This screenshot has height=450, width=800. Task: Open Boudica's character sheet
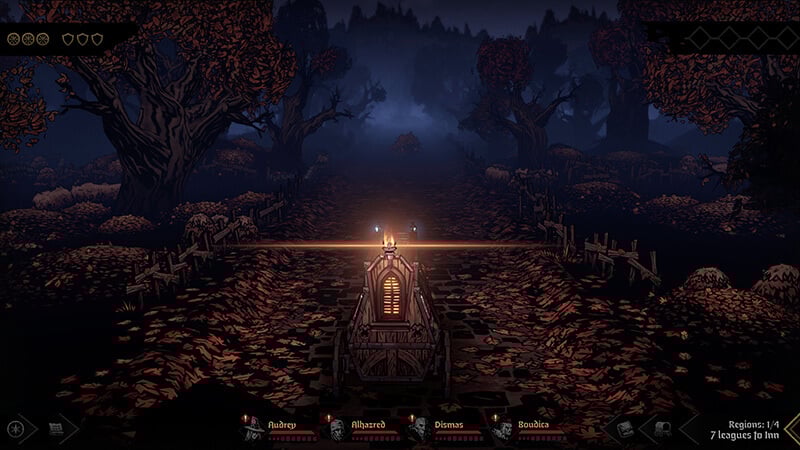[502, 428]
